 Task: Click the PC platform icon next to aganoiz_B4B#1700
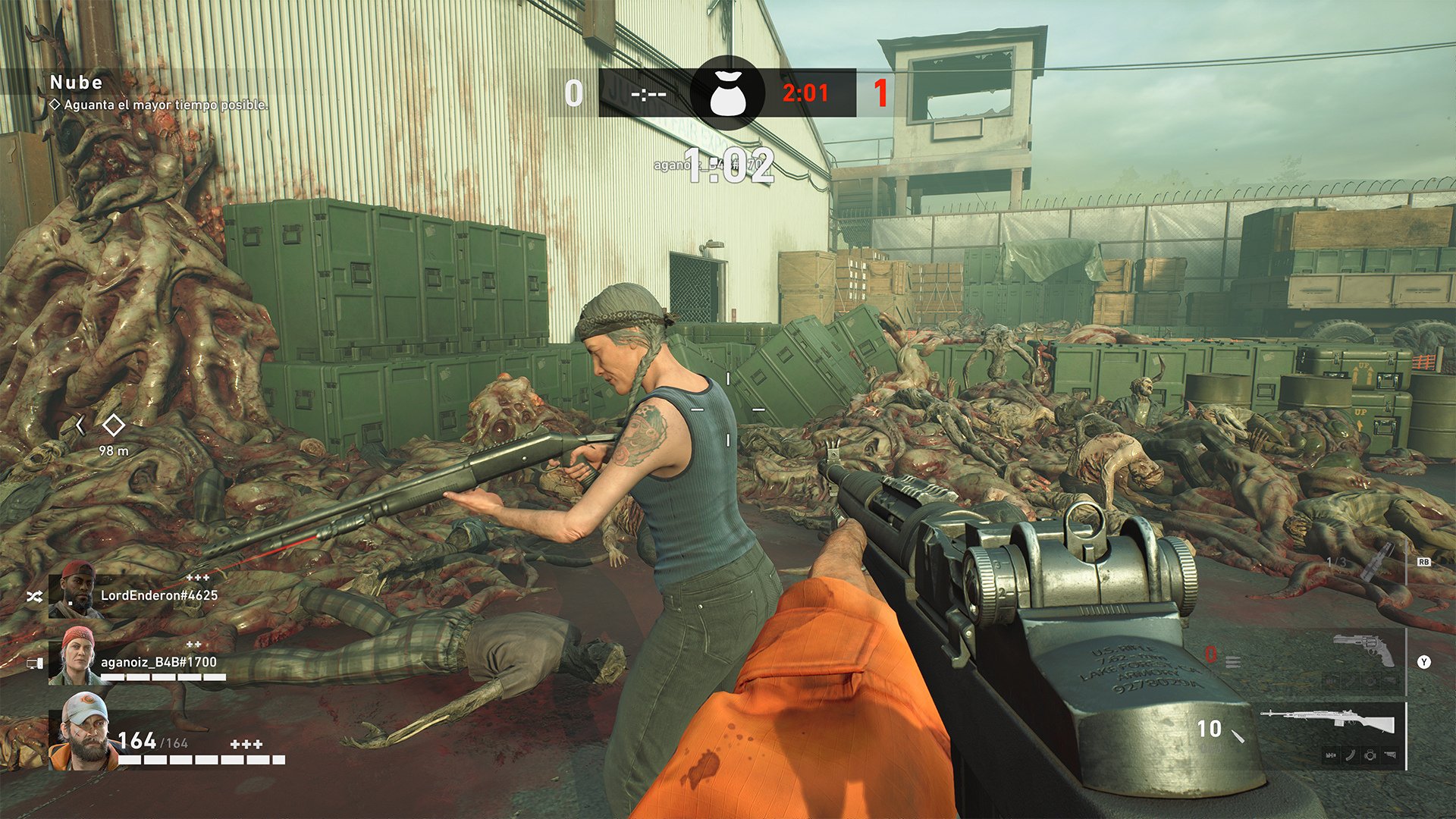(36, 663)
